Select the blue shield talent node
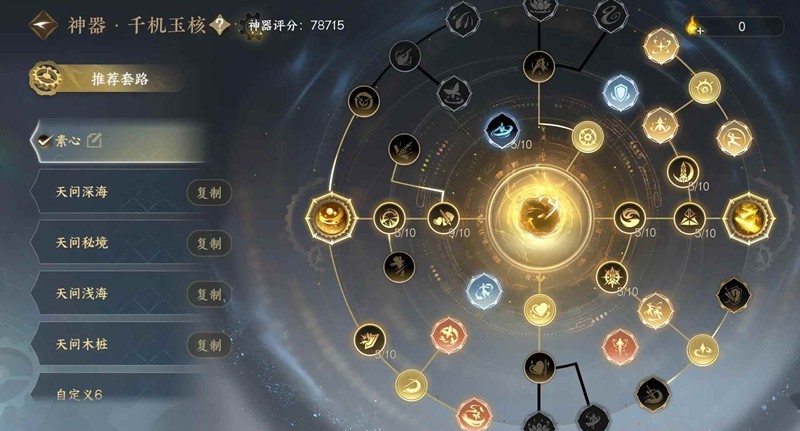The width and height of the screenshot is (800, 431). (620, 93)
